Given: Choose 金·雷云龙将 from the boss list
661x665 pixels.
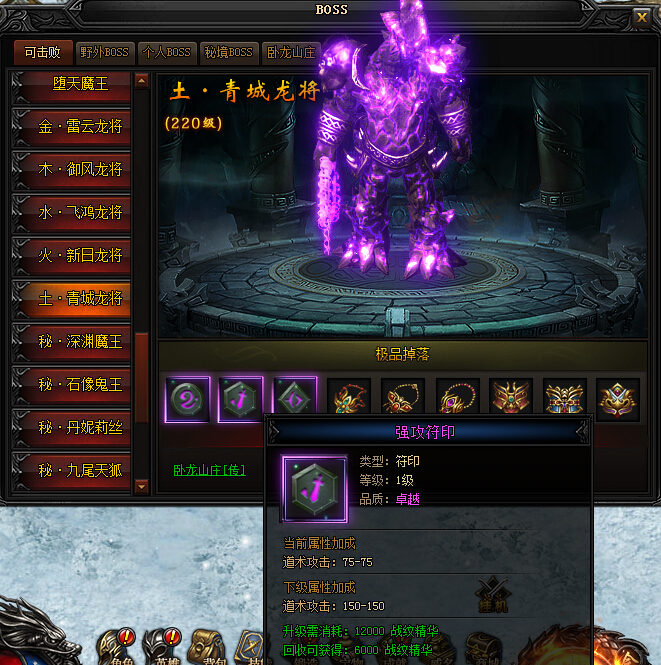Looking at the screenshot, I should point(73,127).
